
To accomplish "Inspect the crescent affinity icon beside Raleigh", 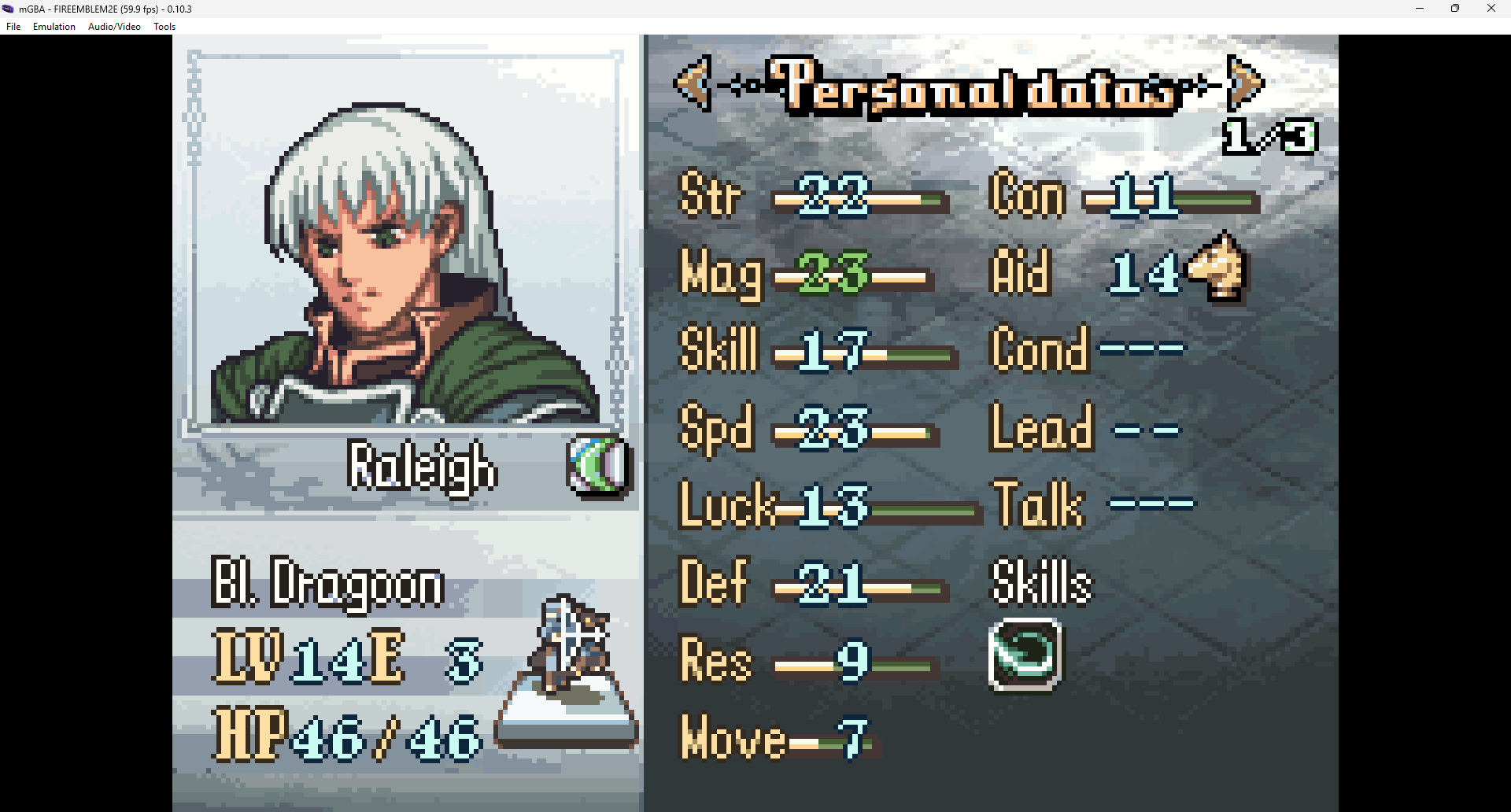I will (599, 467).
